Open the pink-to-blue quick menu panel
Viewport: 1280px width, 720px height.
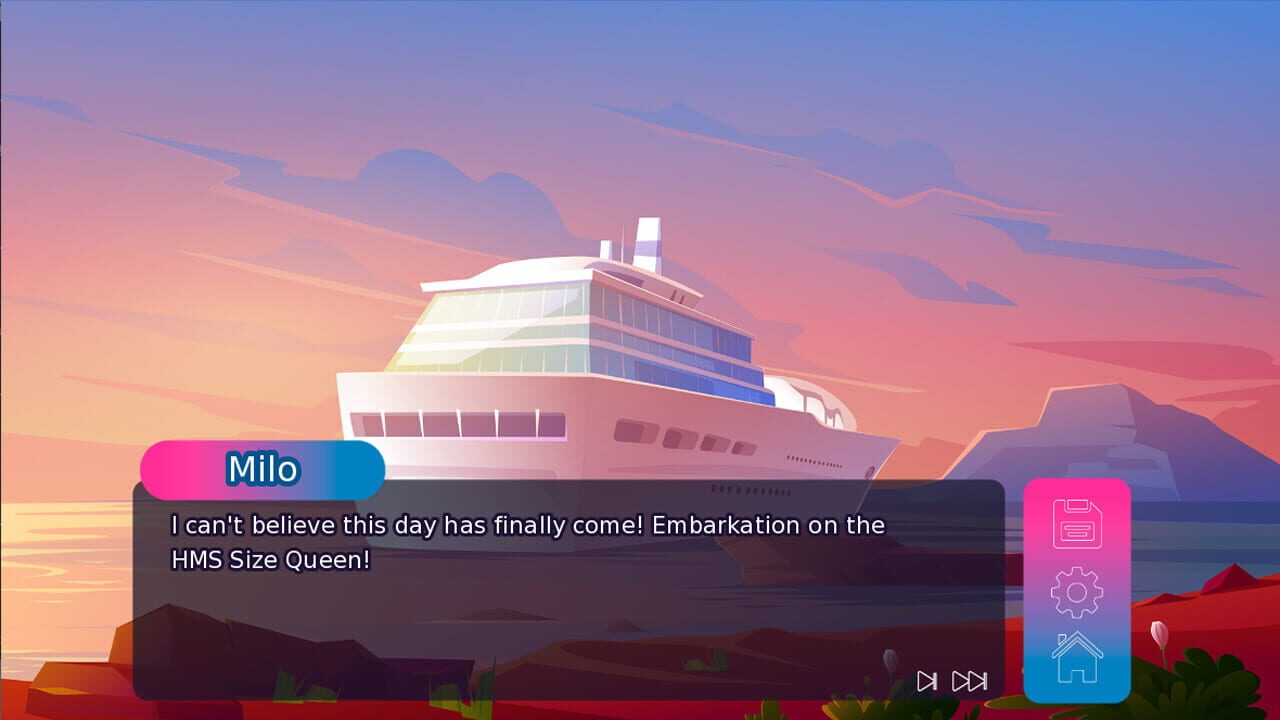pos(1075,590)
